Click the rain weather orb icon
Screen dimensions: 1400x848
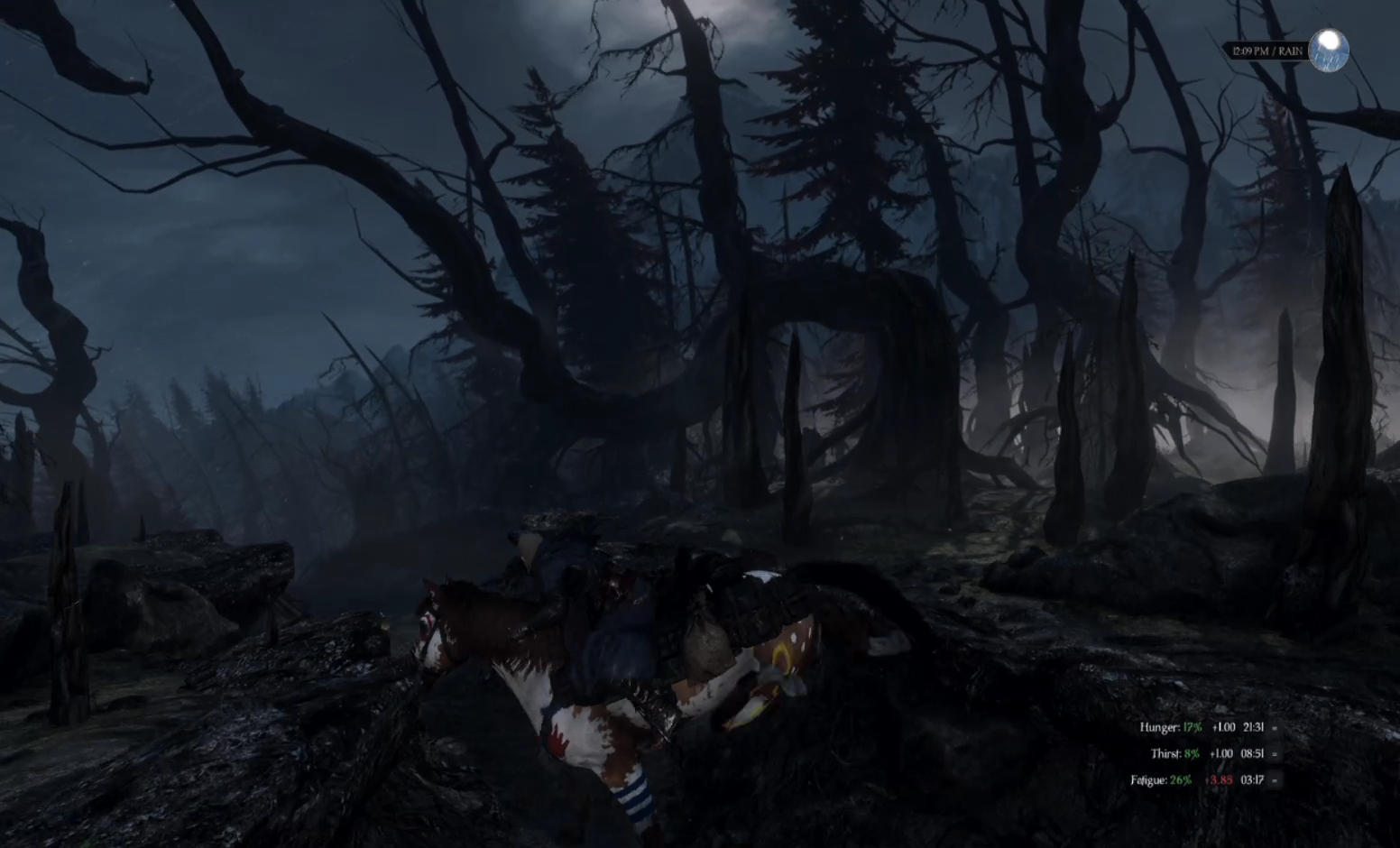pos(1329,50)
